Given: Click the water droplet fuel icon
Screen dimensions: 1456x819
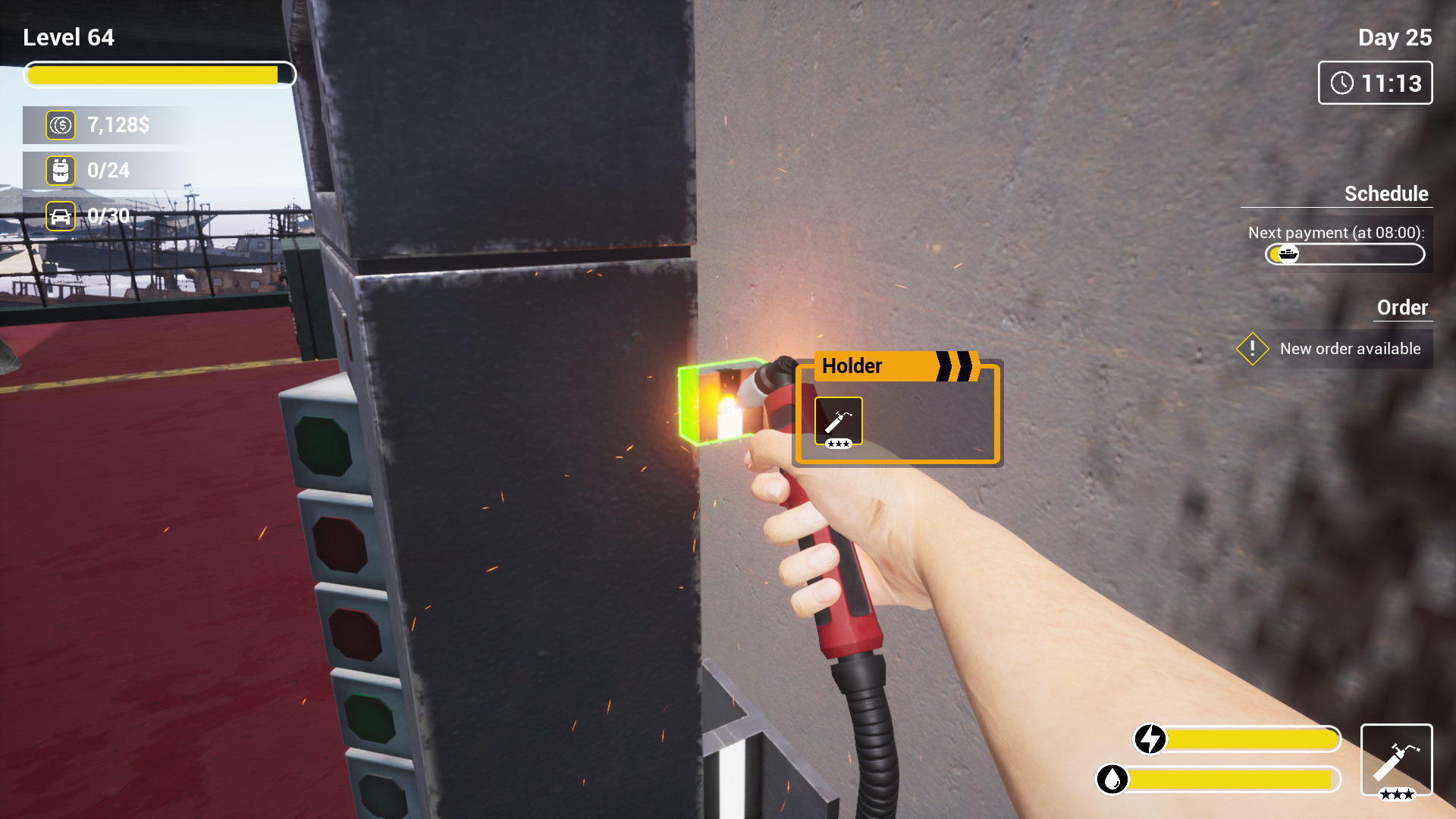Looking at the screenshot, I should click(1112, 777).
